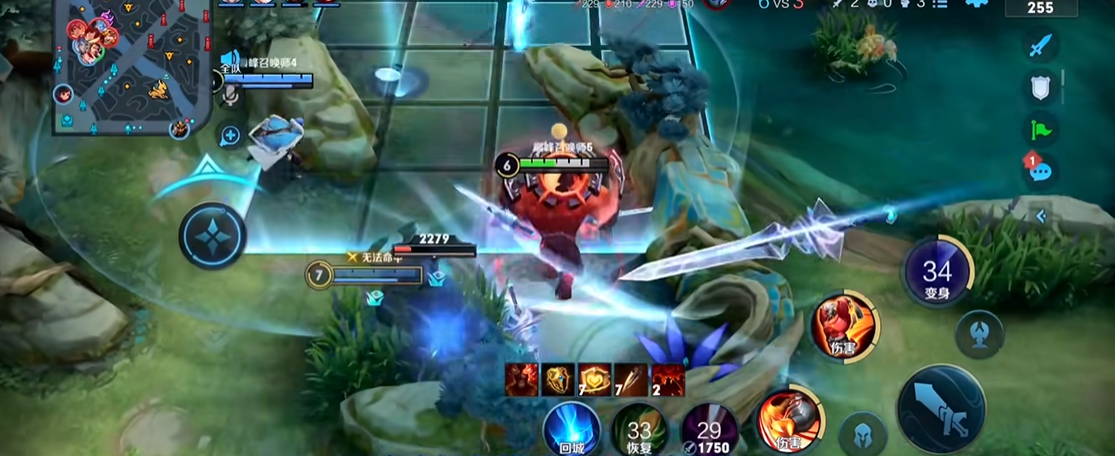The height and width of the screenshot is (456, 1115).
Task: Tap the movement joystick center
Action: [x=213, y=236]
